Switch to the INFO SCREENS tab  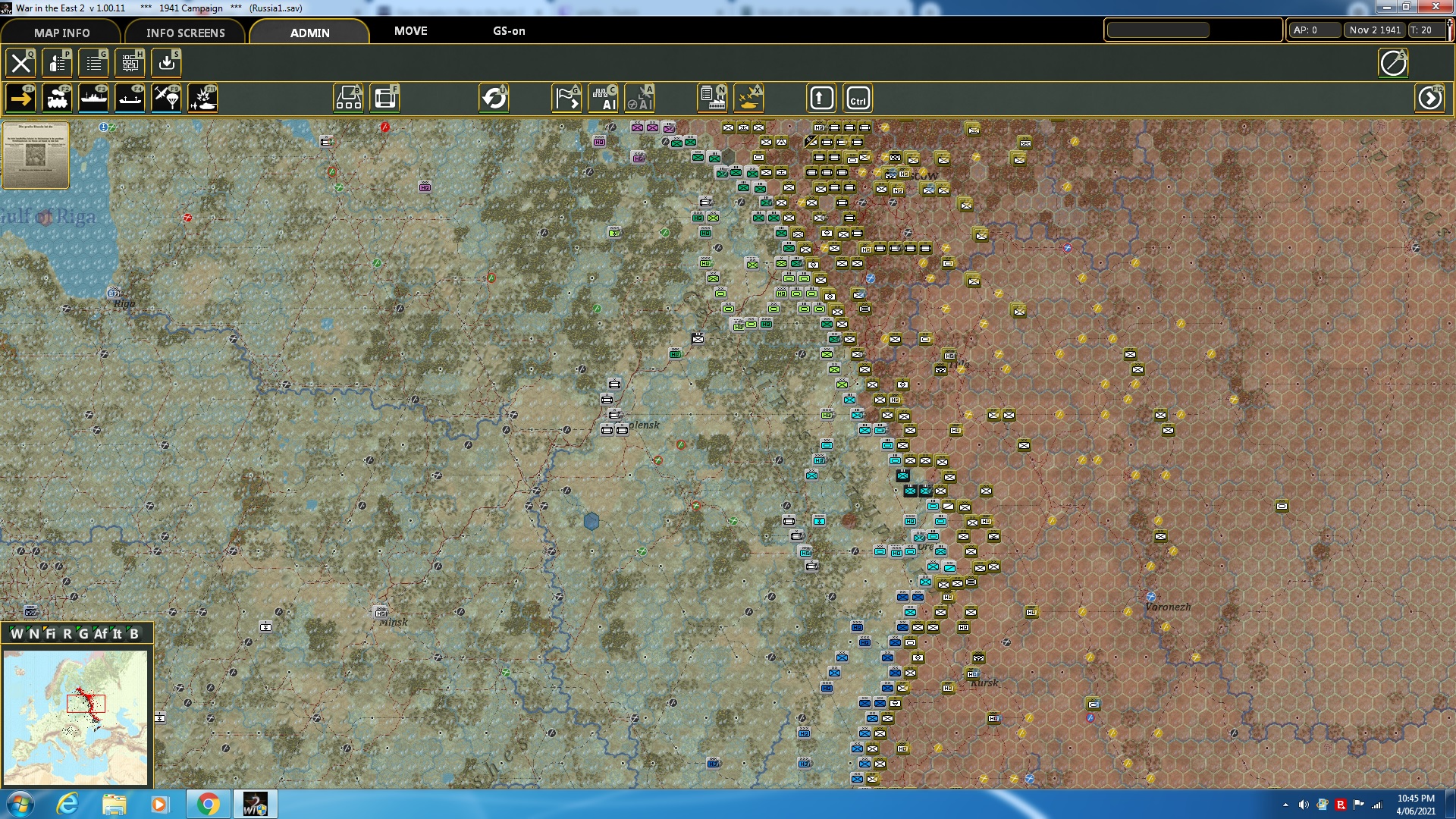pos(185,33)
